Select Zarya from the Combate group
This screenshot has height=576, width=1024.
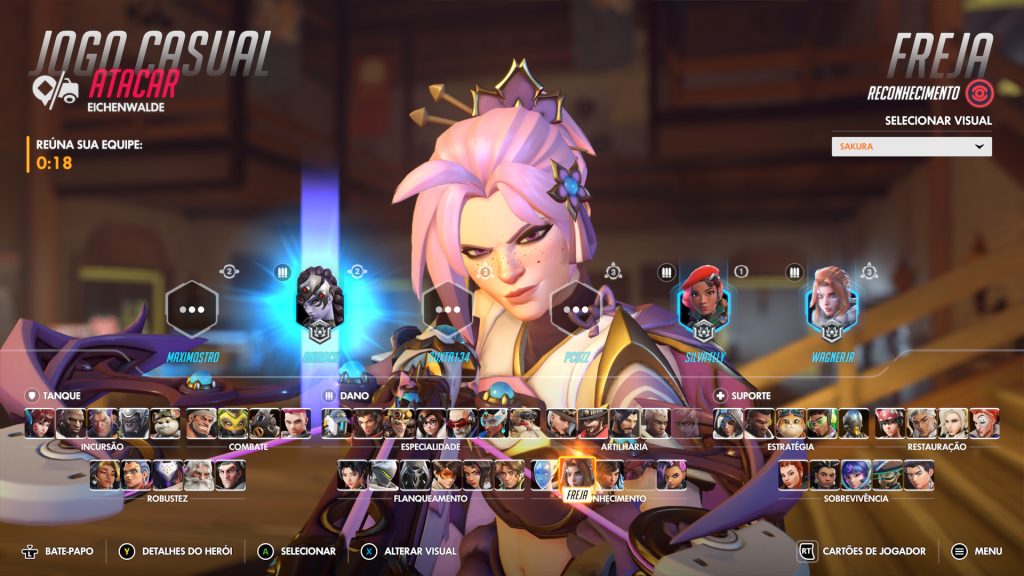[296, 424]
